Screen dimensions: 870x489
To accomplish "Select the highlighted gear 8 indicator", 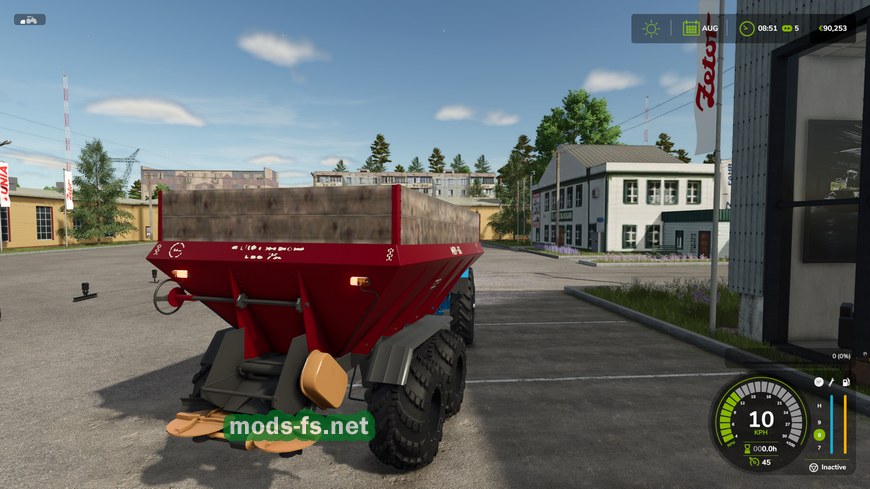I will (819, 434).
